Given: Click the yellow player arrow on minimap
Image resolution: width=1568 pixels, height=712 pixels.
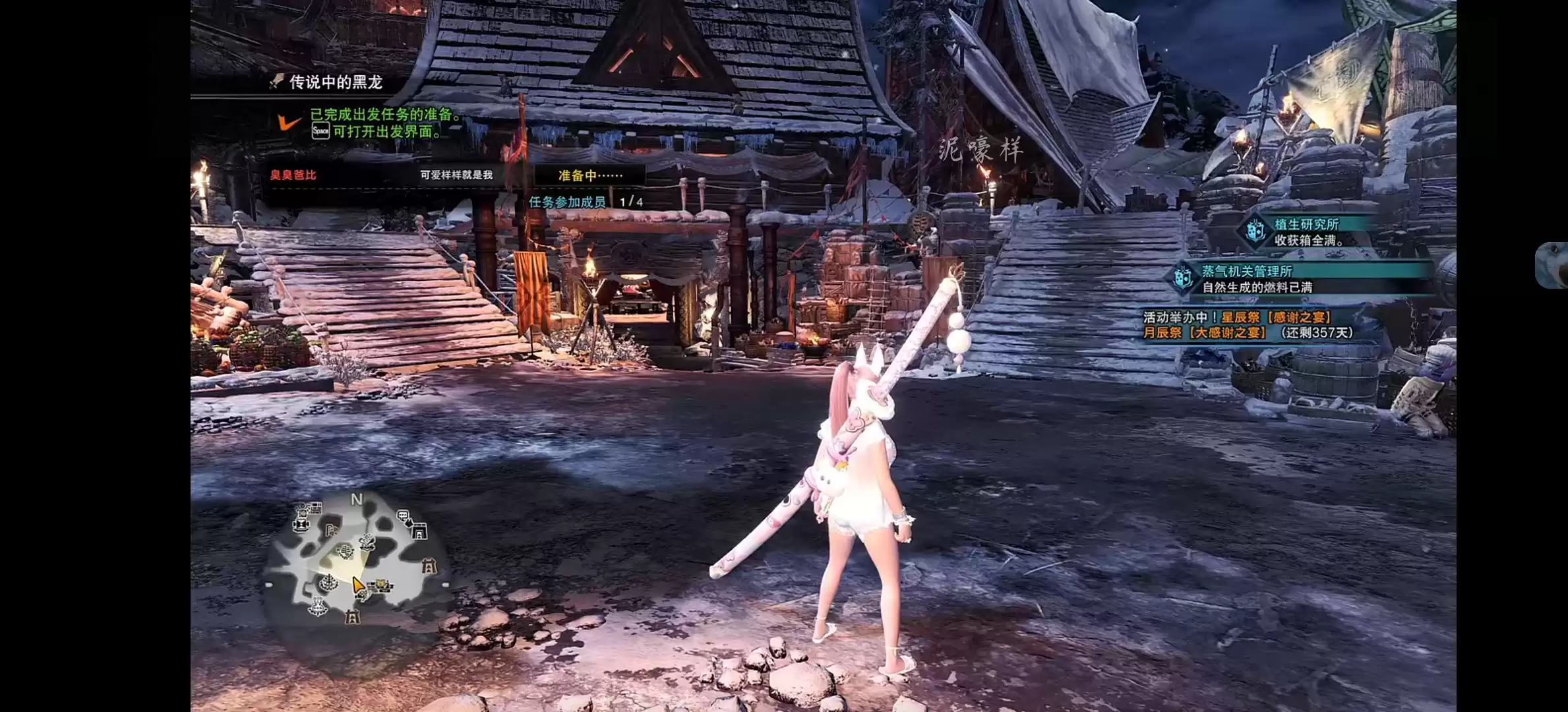Looking at the screenshot, I should click(x=357, y=585).
